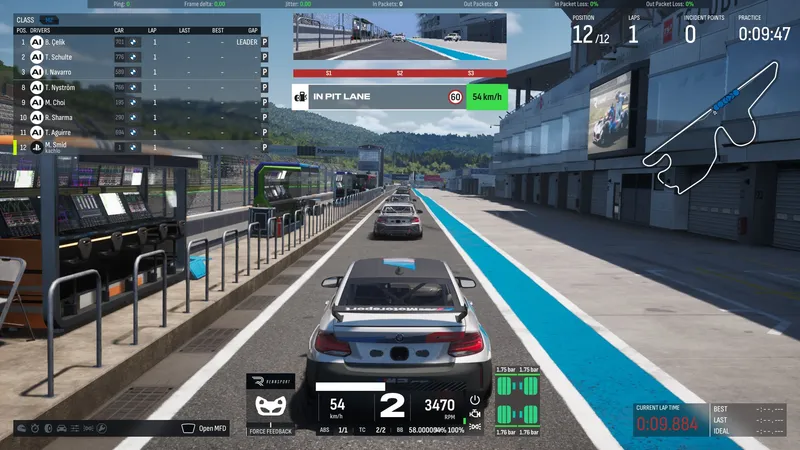Open the wrench icon in the bottom toolbar
This screenshot has height=450, width=800.
coord(100,428)
